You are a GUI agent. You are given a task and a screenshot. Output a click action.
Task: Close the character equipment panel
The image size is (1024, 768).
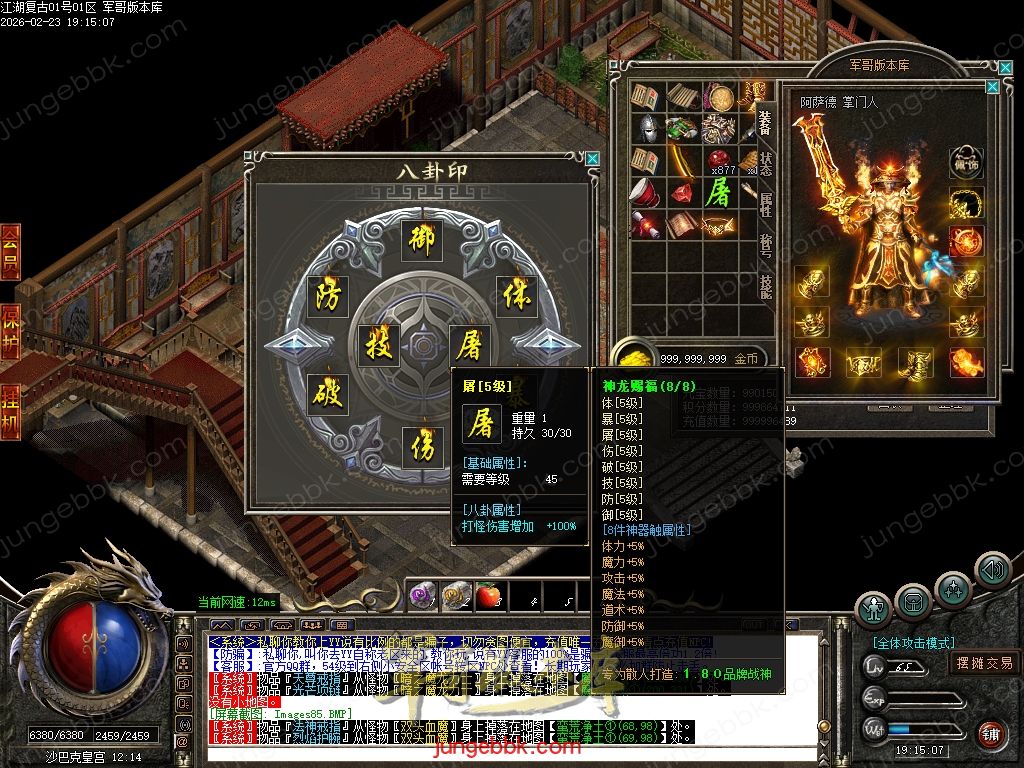click(992, 87)
